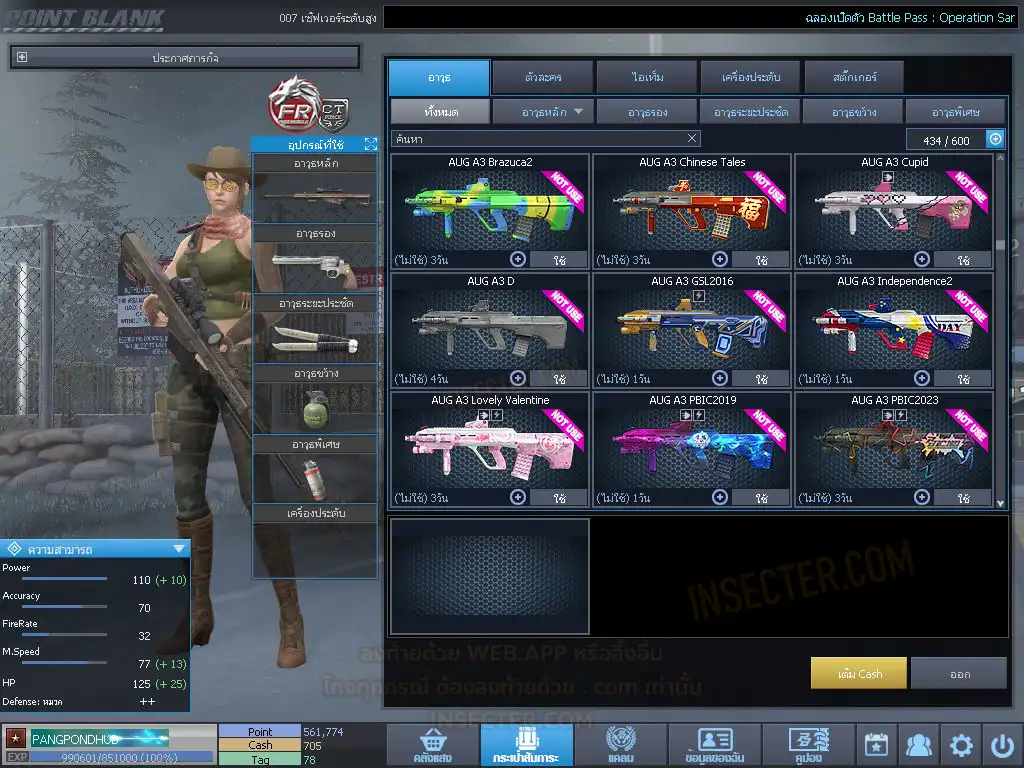Equip the AUG A3 Cupid with ใช้

point(962,260)
